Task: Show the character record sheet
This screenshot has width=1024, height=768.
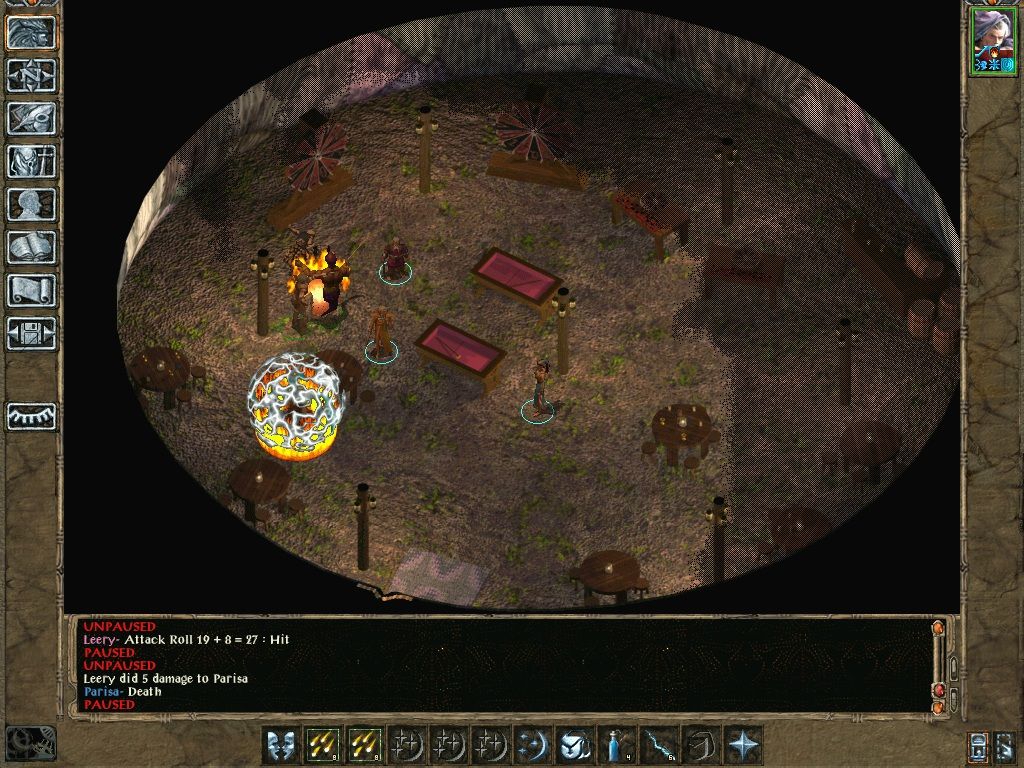Action: pos(31,204)
